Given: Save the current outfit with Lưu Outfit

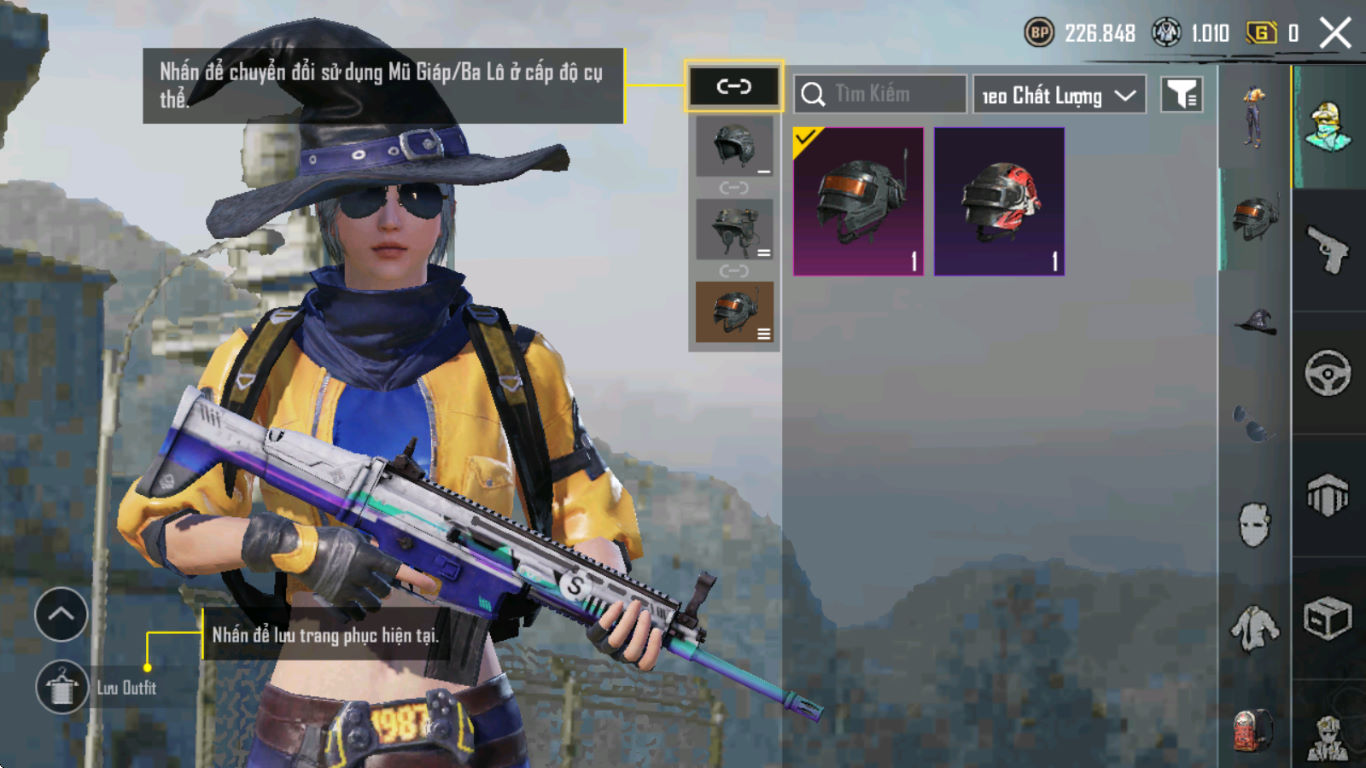Looking at the screenshot, I should [x=62, y=687].
